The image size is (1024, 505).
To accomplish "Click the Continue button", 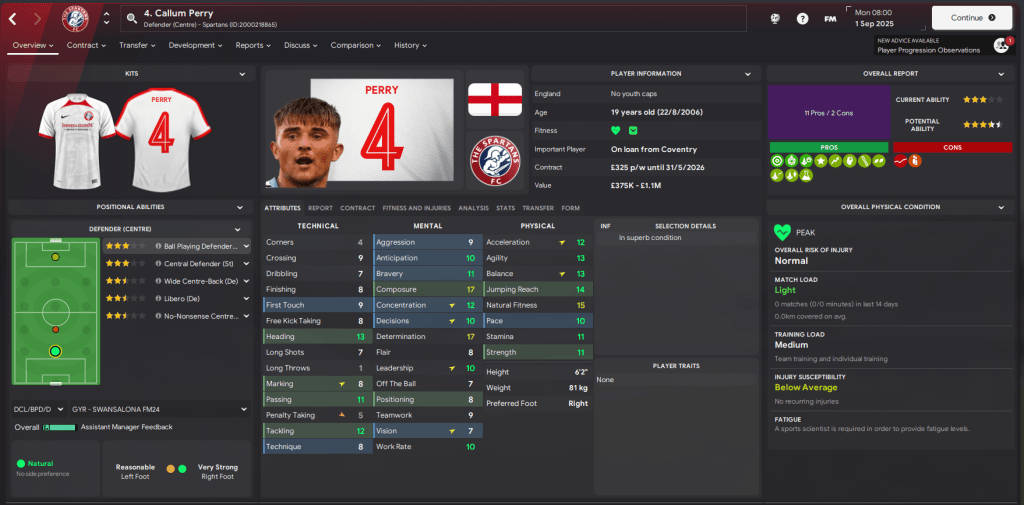I will pos(971,17).
